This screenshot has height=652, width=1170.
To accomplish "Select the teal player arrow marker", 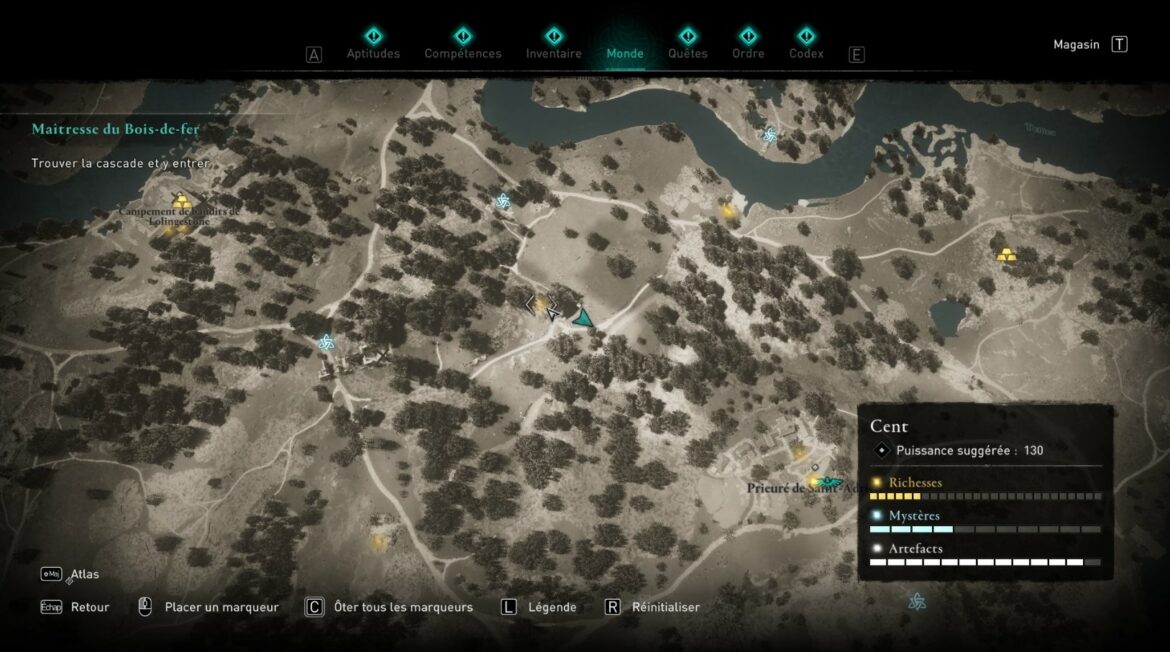I will [x=583, y=318].
